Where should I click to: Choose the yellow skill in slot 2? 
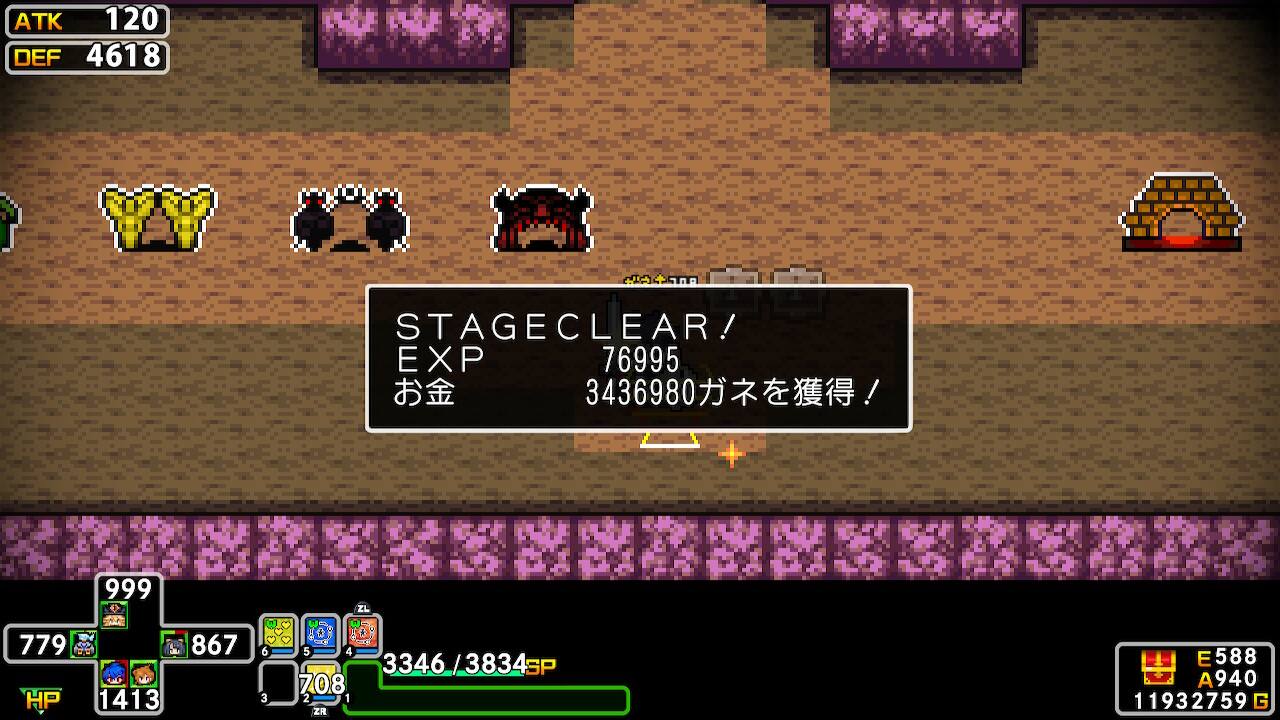(x=322, y=682)
